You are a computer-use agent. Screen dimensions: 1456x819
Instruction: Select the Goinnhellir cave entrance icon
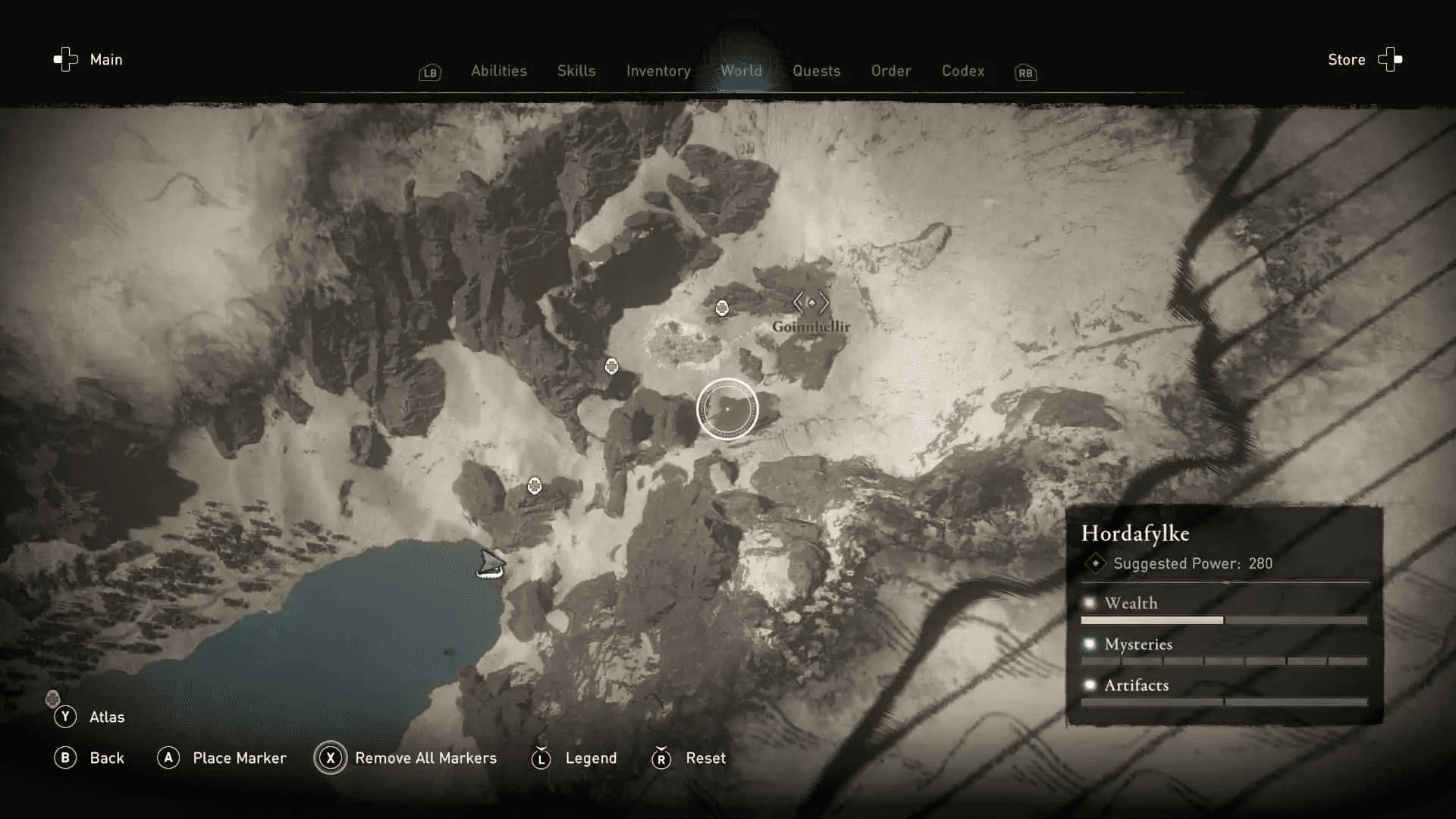(811, 302)
